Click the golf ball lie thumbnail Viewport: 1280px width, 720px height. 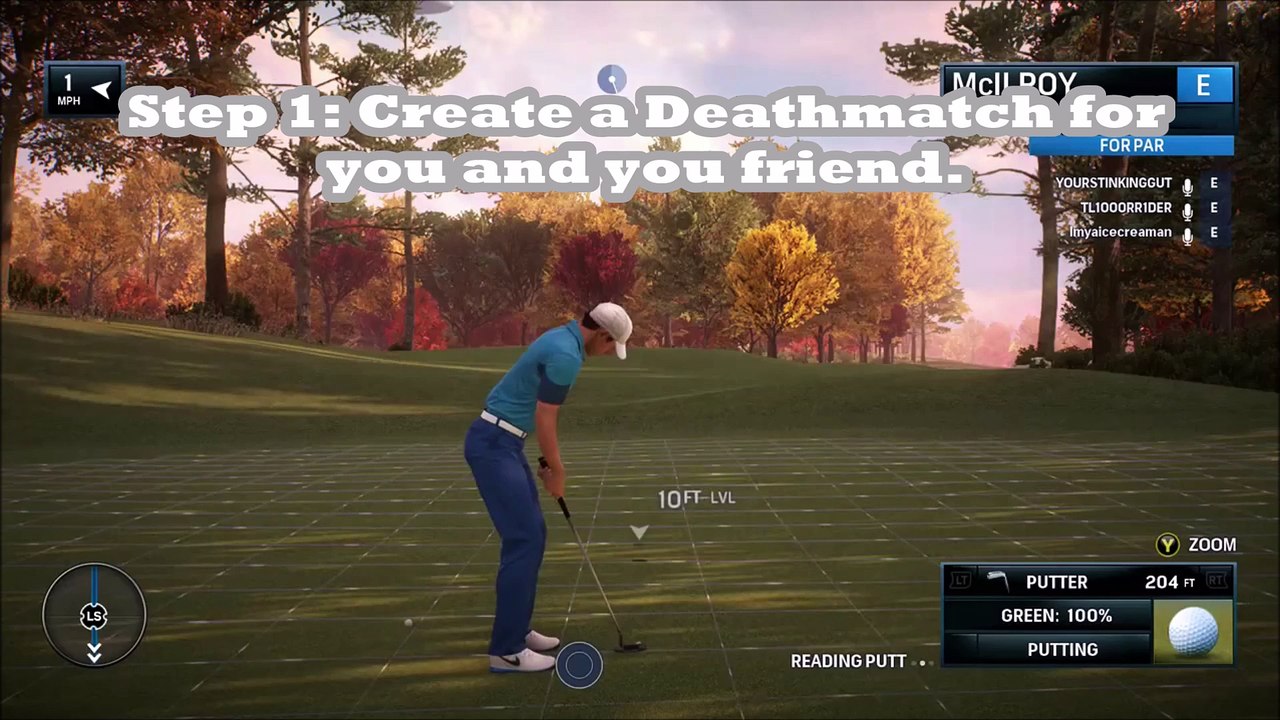[1193, 632]
